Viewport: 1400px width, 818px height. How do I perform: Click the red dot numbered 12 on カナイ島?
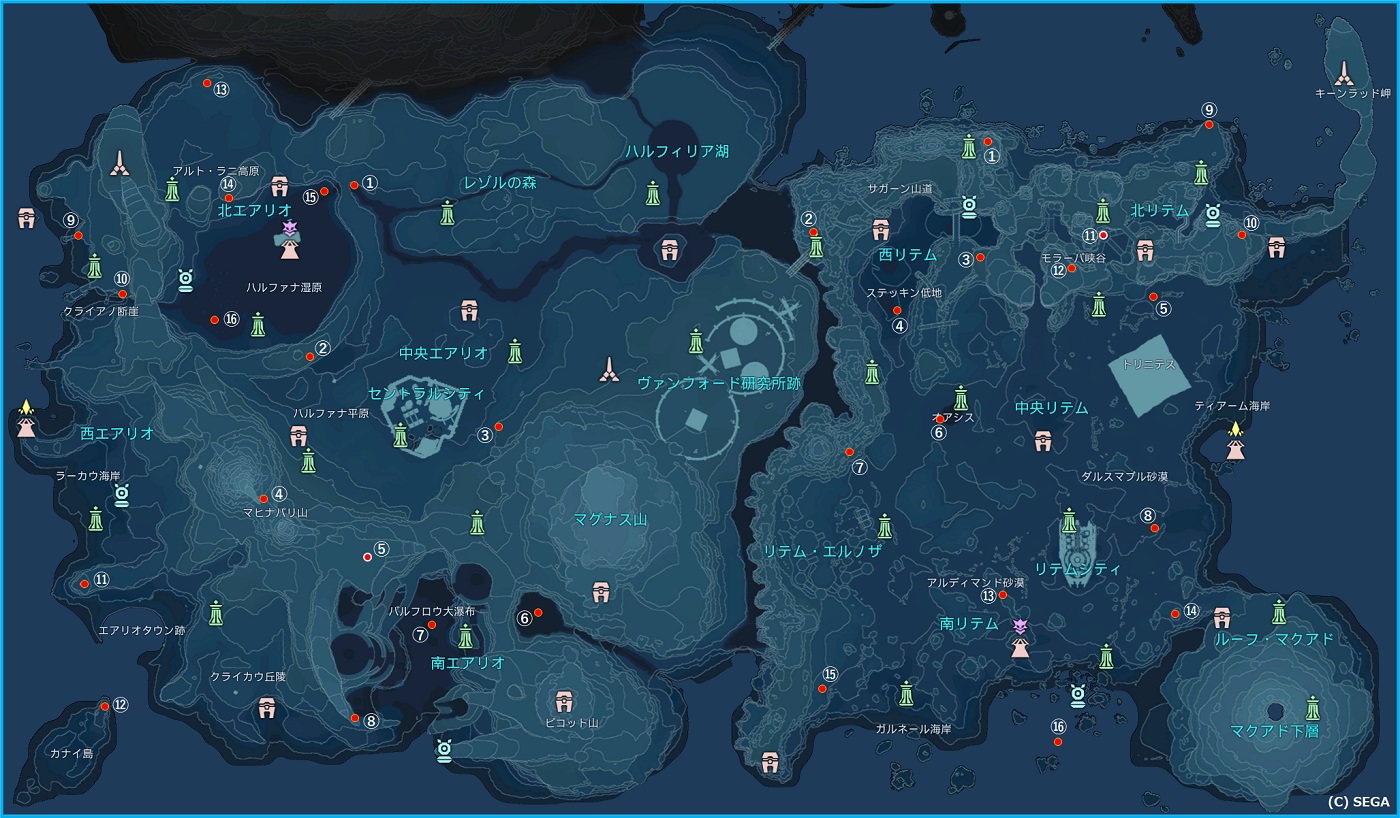[x=105, y=707]
